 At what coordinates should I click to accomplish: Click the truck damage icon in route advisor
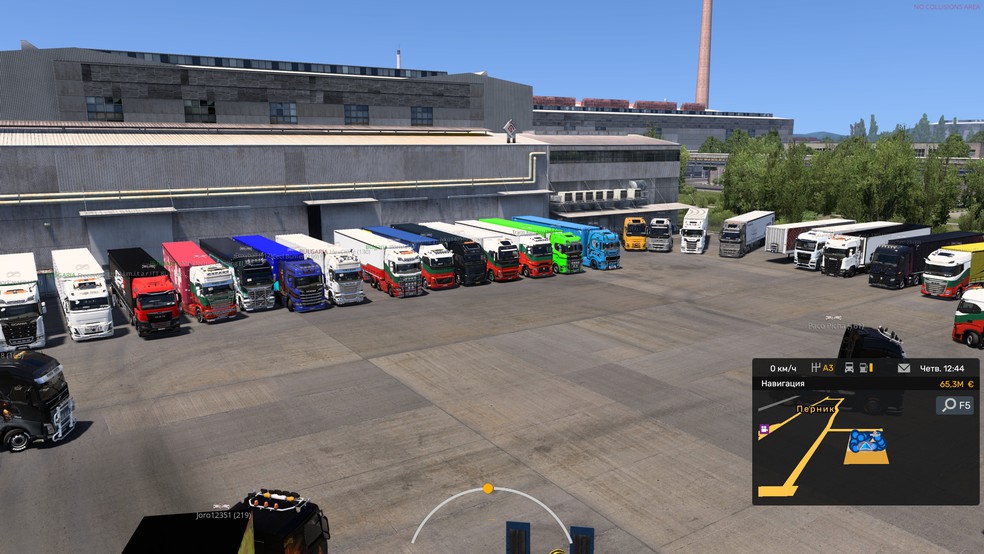click(849, 368)
